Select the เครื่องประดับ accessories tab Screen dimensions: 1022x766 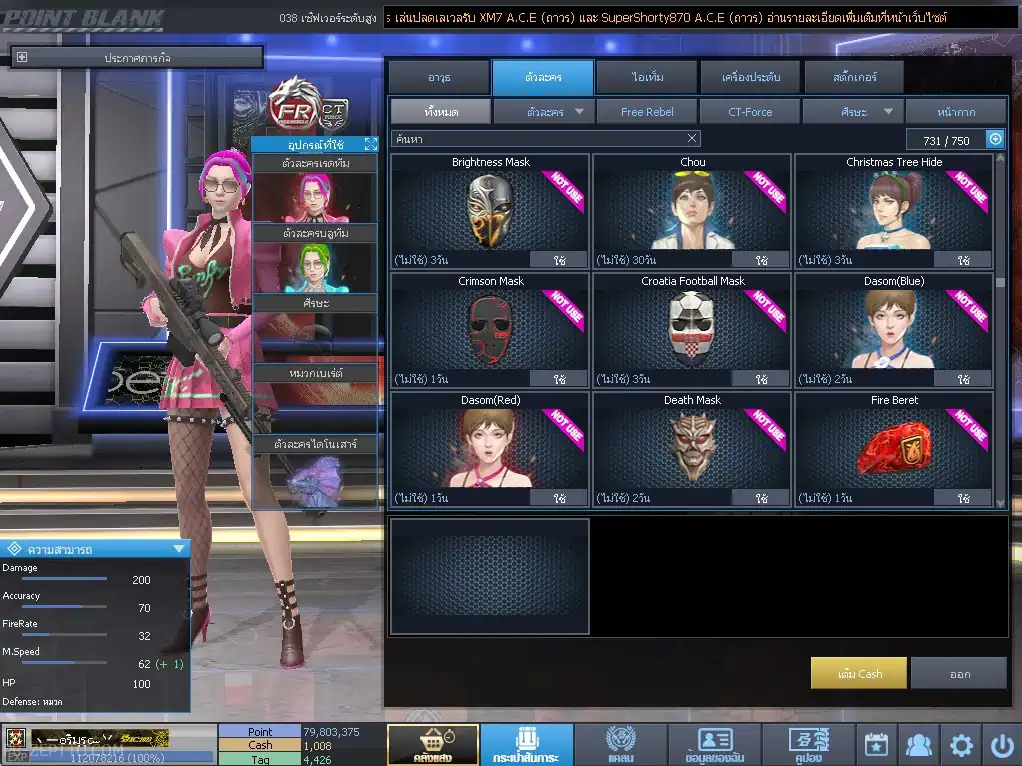[749, 77]
